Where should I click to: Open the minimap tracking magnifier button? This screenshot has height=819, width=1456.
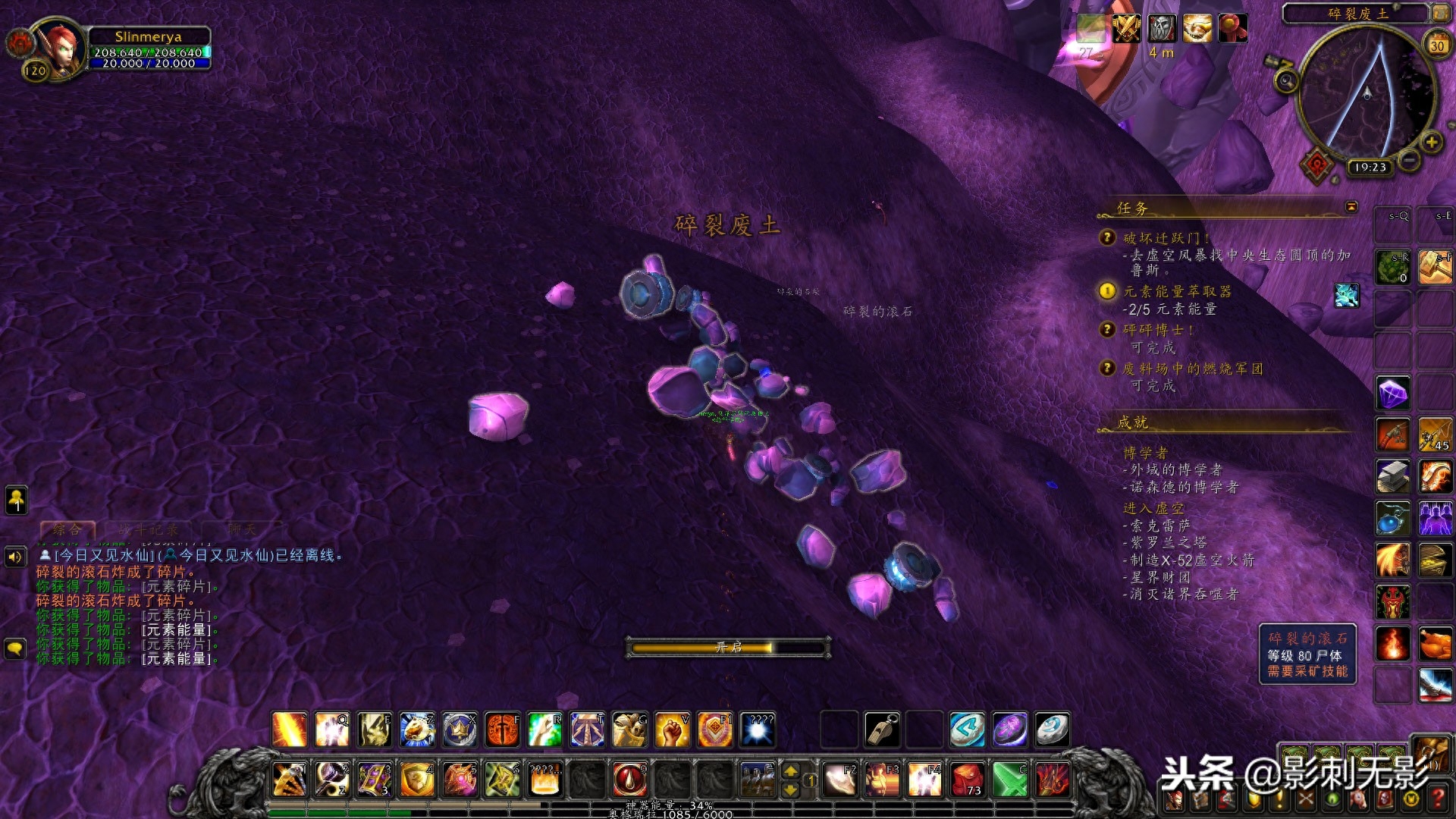pos(1285,80)
